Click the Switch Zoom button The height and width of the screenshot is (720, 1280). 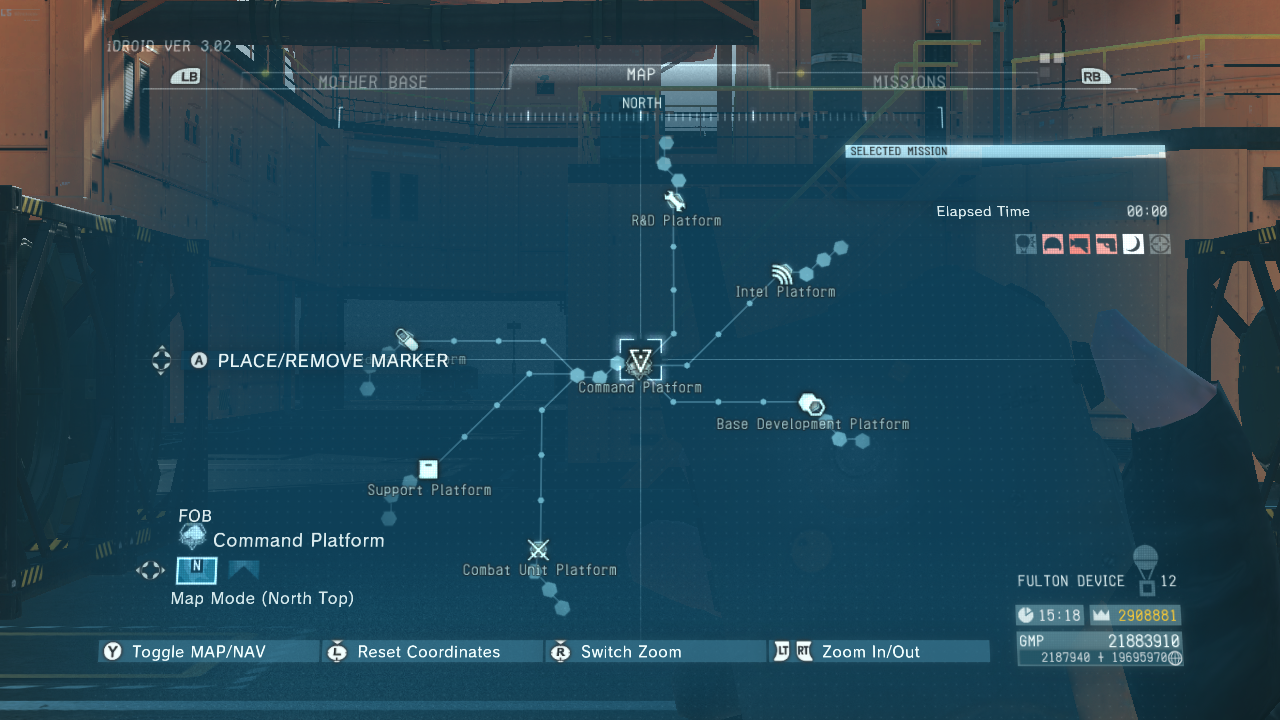coord(631,651)
